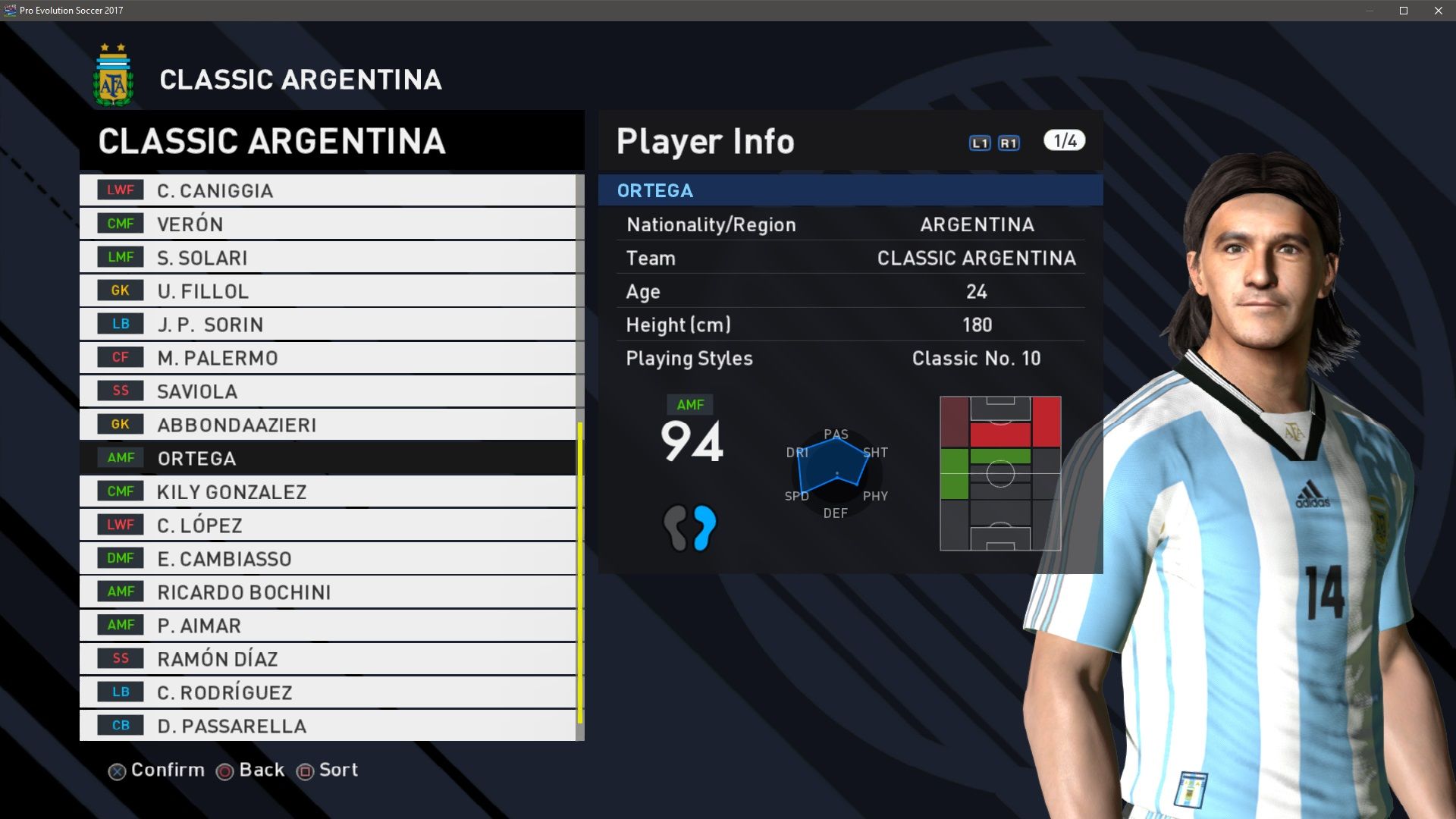Viewport: 1456px width, 819px height.
Task: Pick E. Cambiasso entry
Action: pos(328,558)
